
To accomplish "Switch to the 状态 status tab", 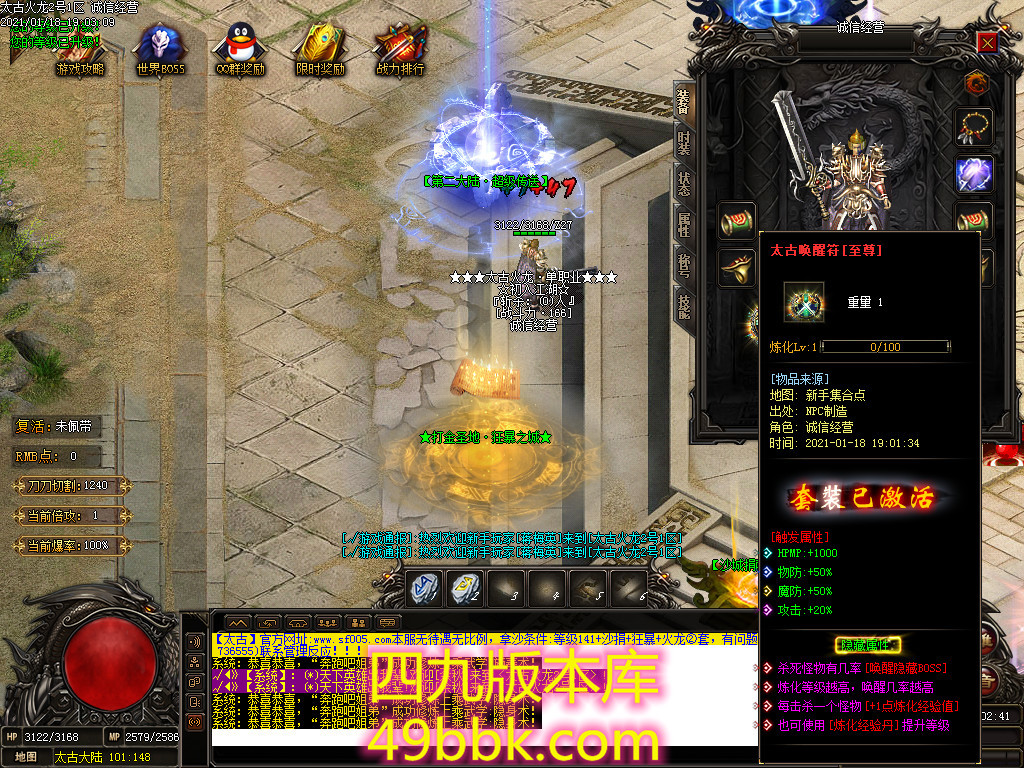I will [684, 183].
